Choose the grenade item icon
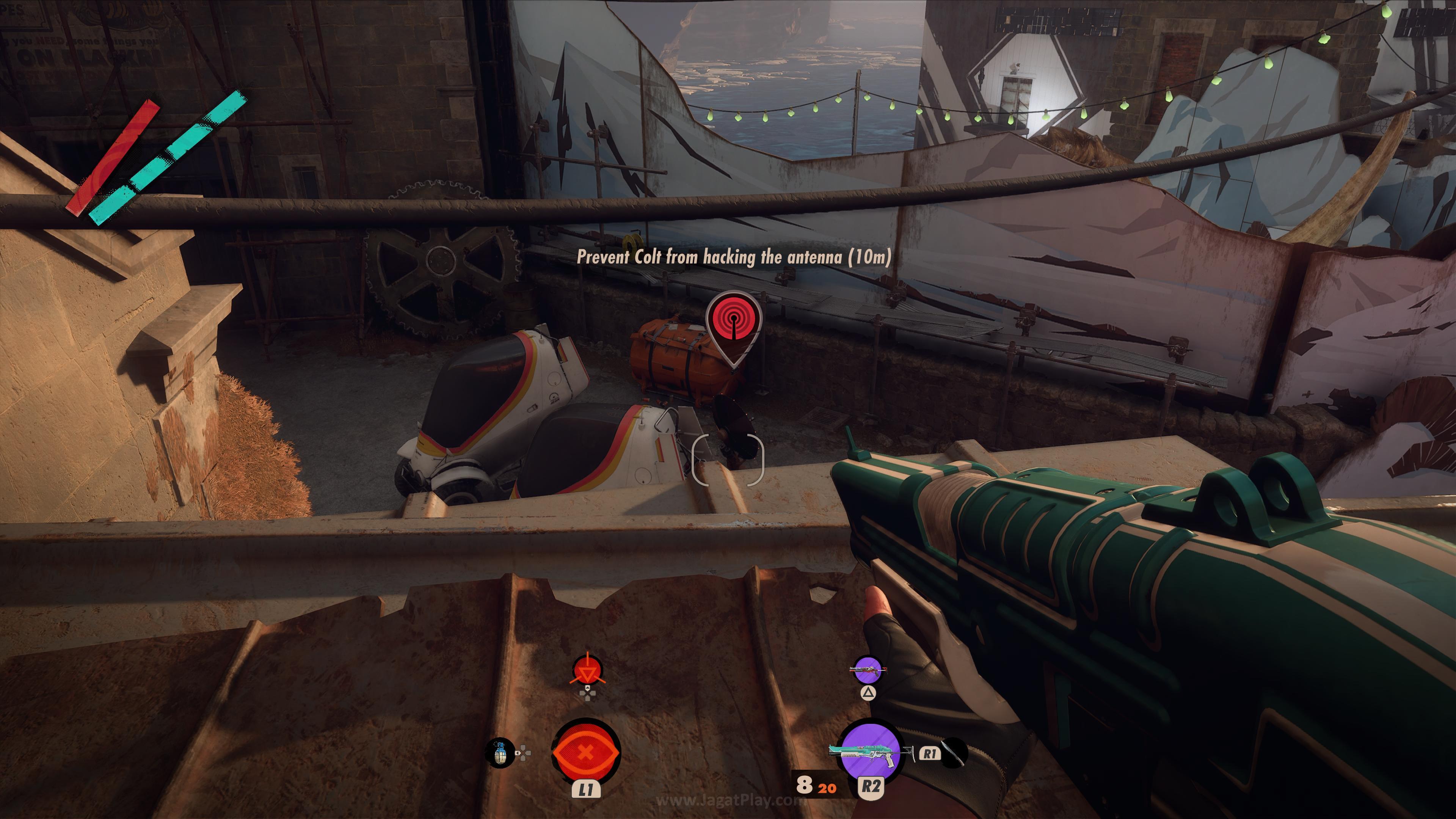The height and width of the screenshot is (819, 1456). [500, 753]
